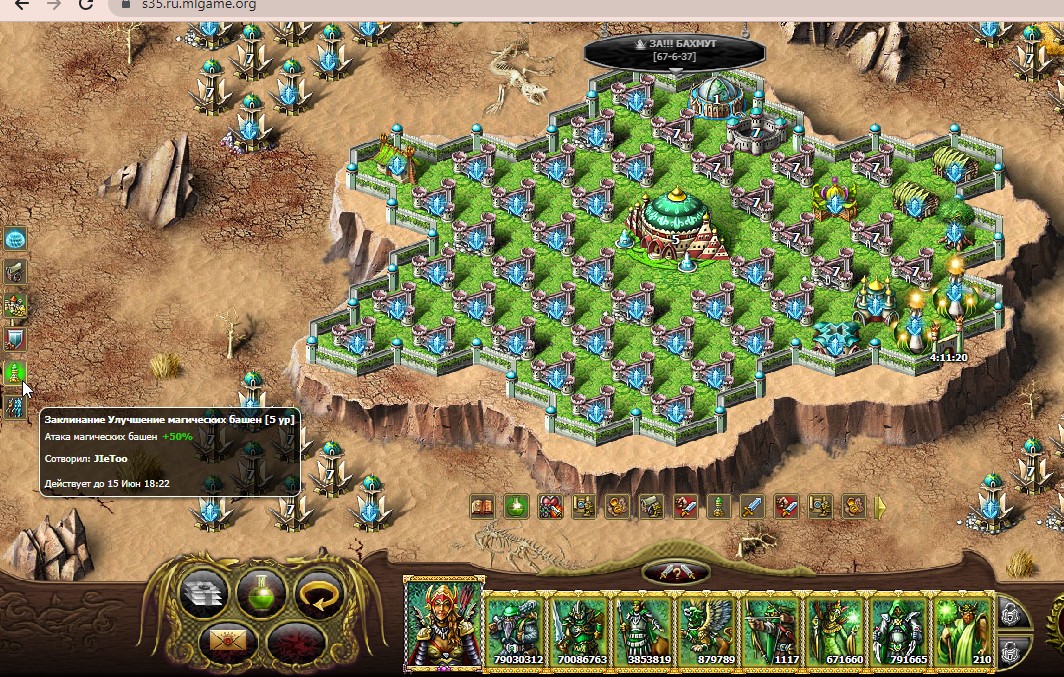
Task: Reload the page with the browser refresh button
Action: (86, 5)
